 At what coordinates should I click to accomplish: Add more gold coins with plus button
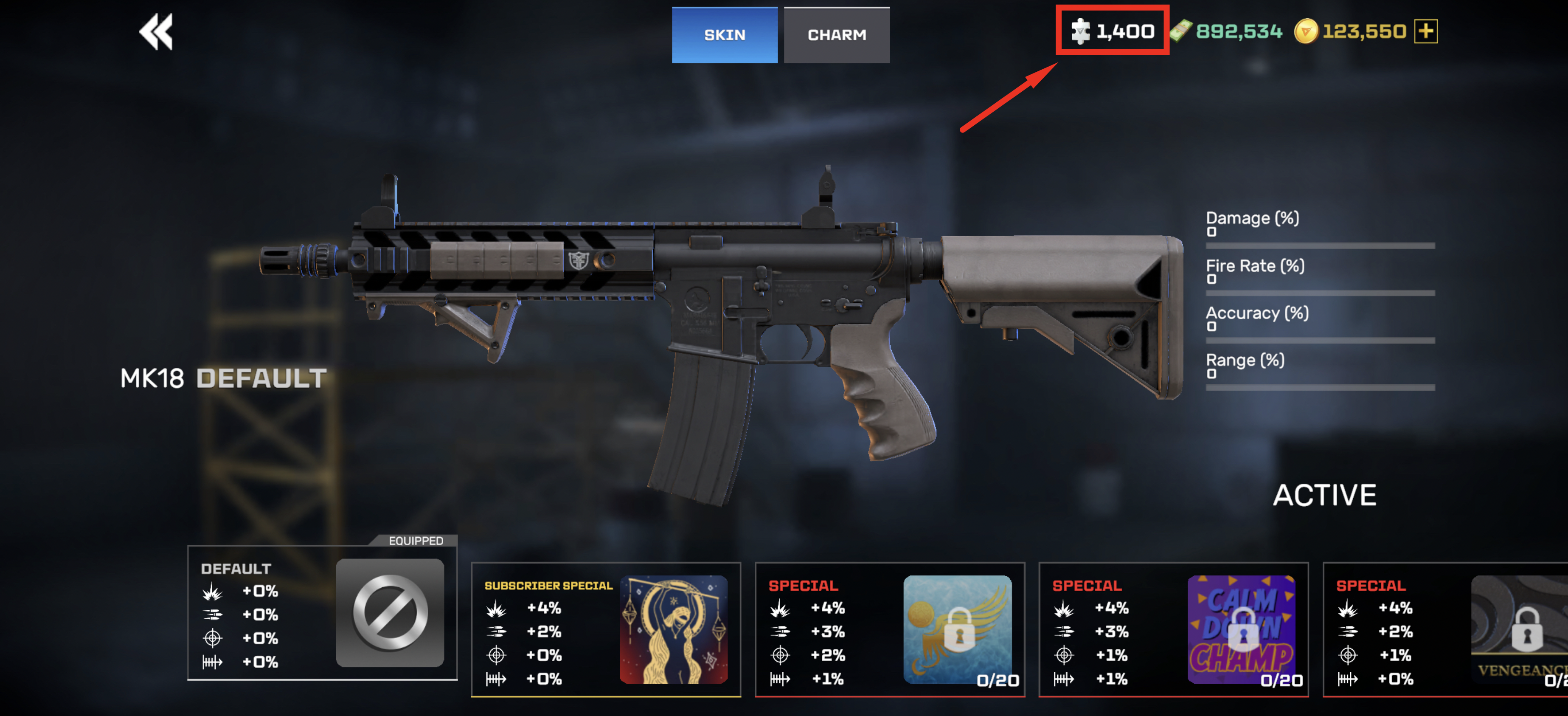pos(1425,31)
